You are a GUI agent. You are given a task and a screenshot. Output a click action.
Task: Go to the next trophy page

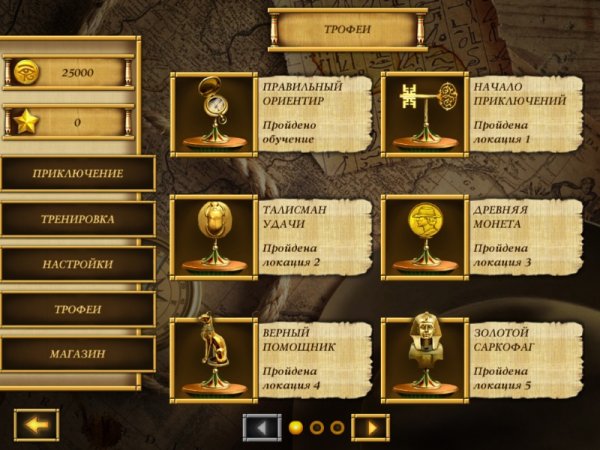(370, 427)
